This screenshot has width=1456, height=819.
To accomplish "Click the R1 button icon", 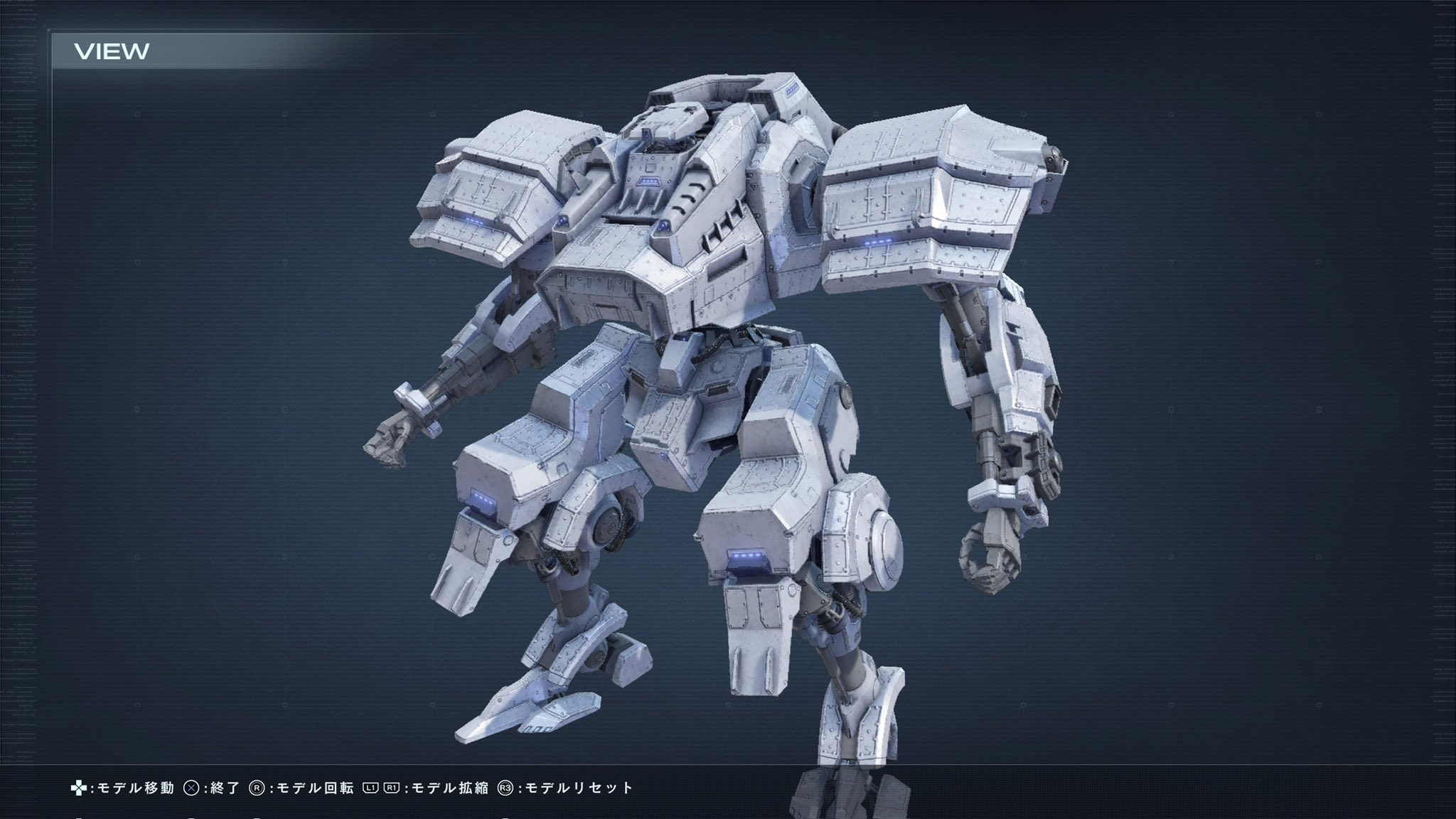I will coord(392,787).
